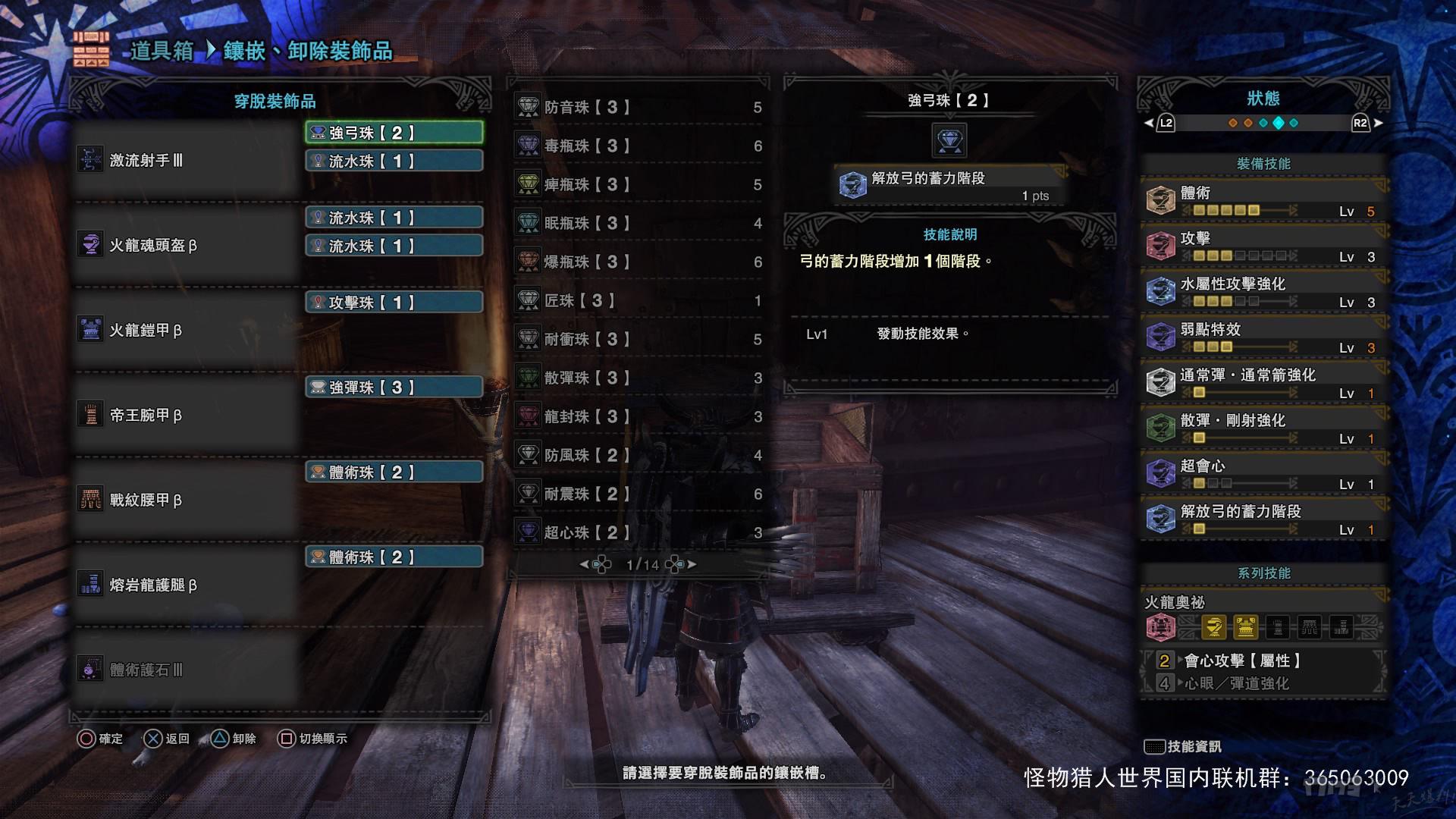The image size is (1456, 819).
Task: Pick the 激流射手 III weapon row
Action: coord(186,160)
